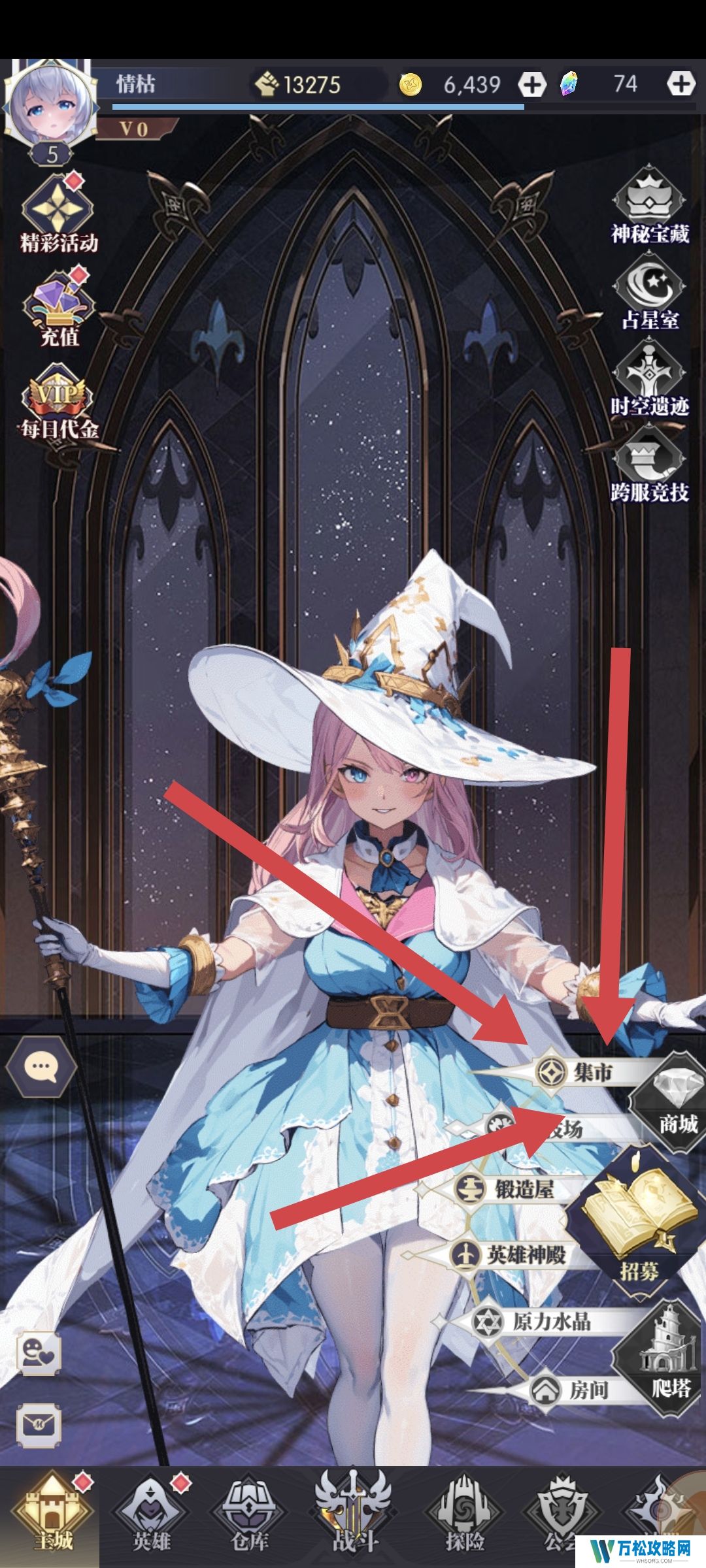Open the 占星室 astrology room
Screen dimensions: 706x1568
tap(650, 292)
